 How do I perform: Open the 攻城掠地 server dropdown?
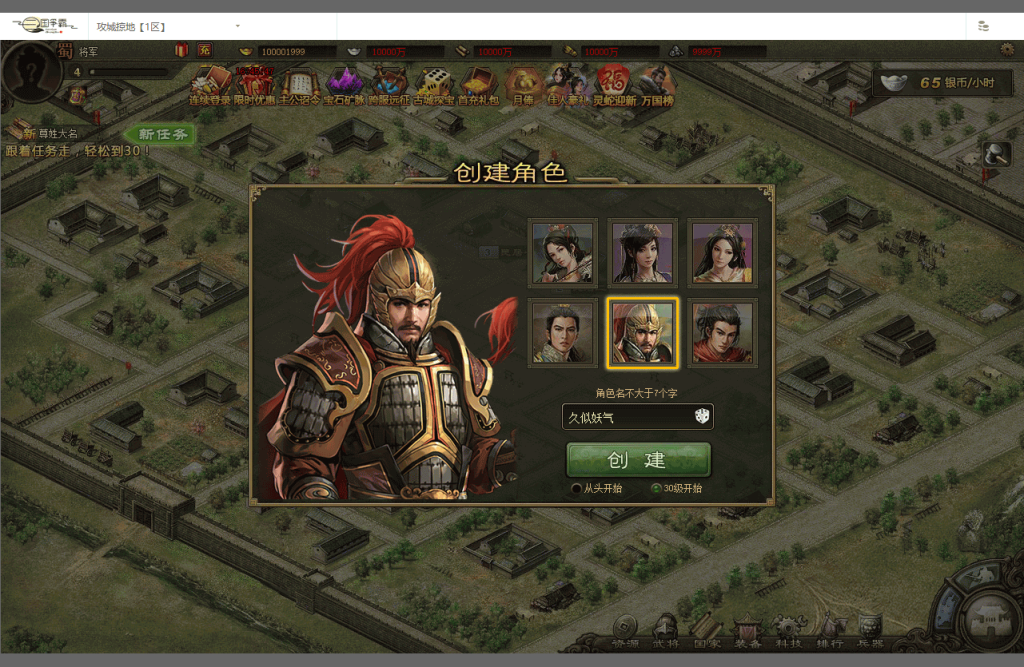pos(237,25)
